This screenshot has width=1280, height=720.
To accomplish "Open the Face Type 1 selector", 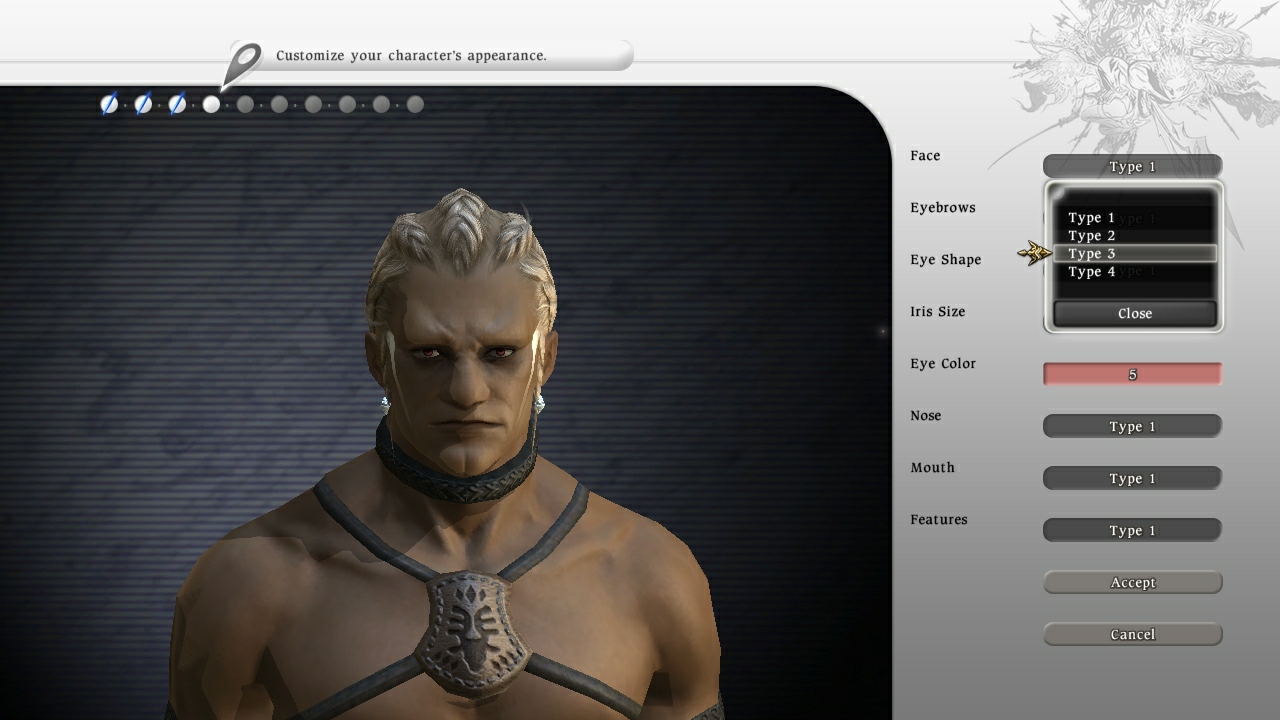I will (x=1132, y=166).
